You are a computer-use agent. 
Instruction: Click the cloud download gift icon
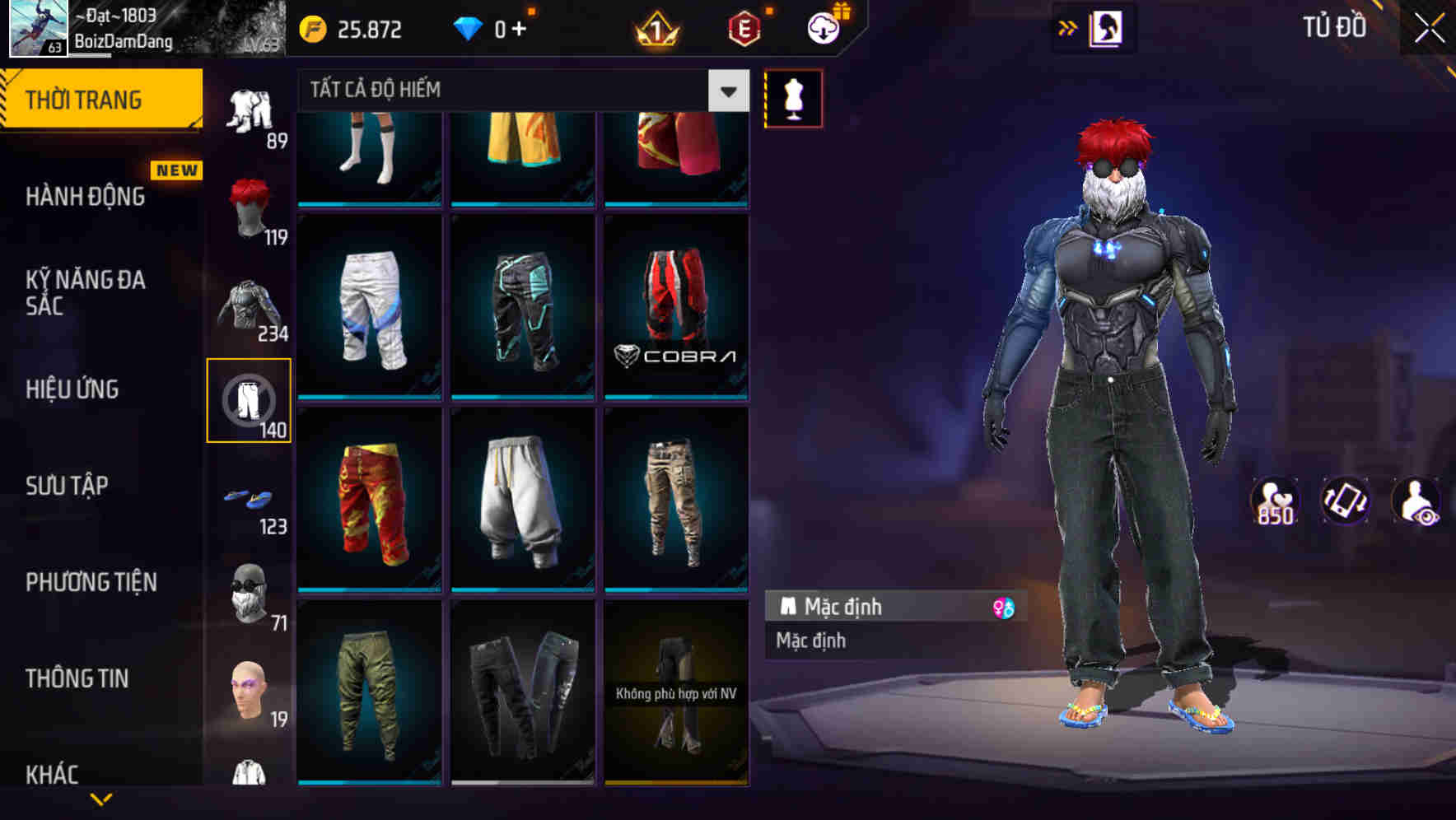(825, 27)
